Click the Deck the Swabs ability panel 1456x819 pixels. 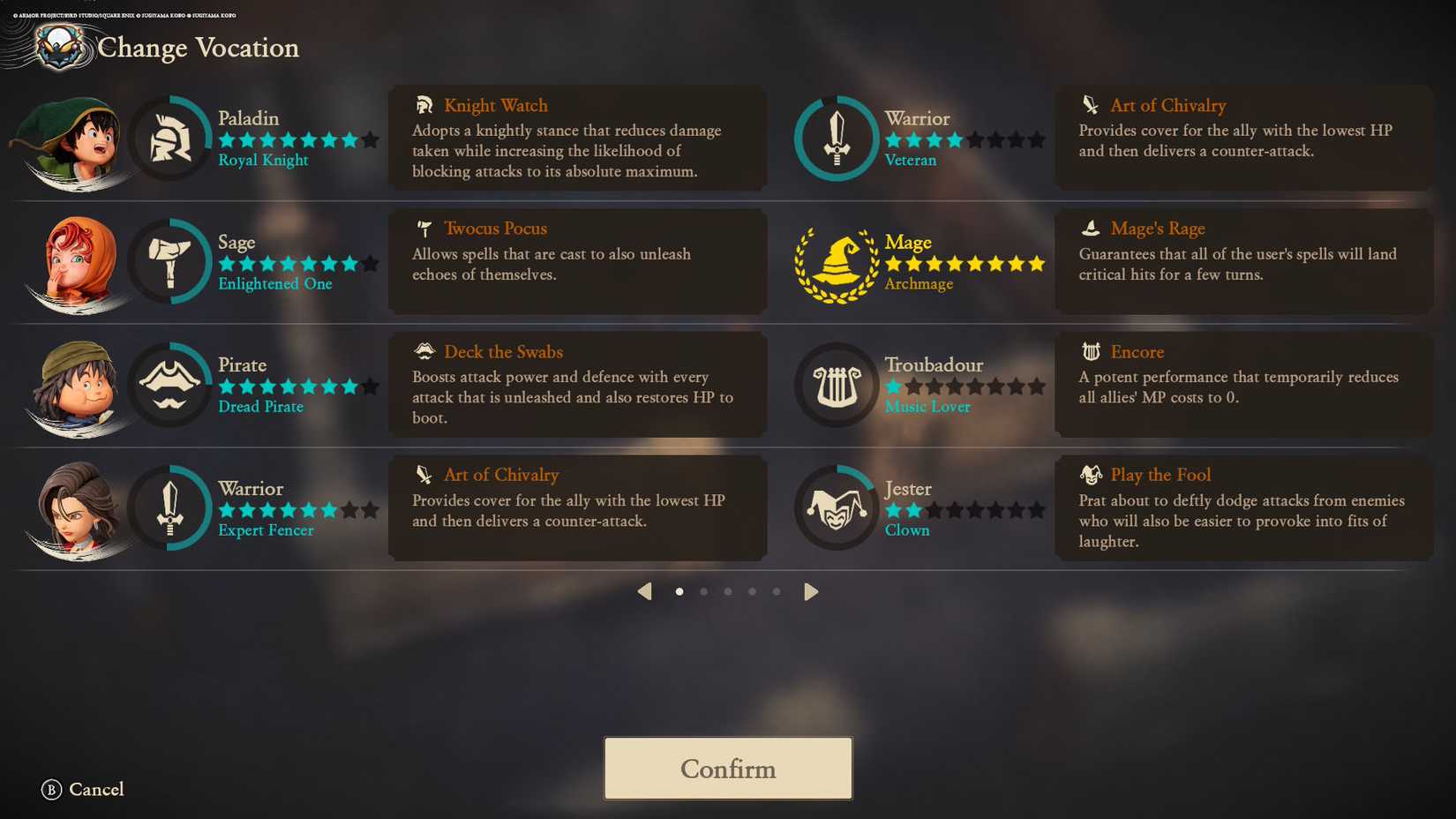click(577, 385)
